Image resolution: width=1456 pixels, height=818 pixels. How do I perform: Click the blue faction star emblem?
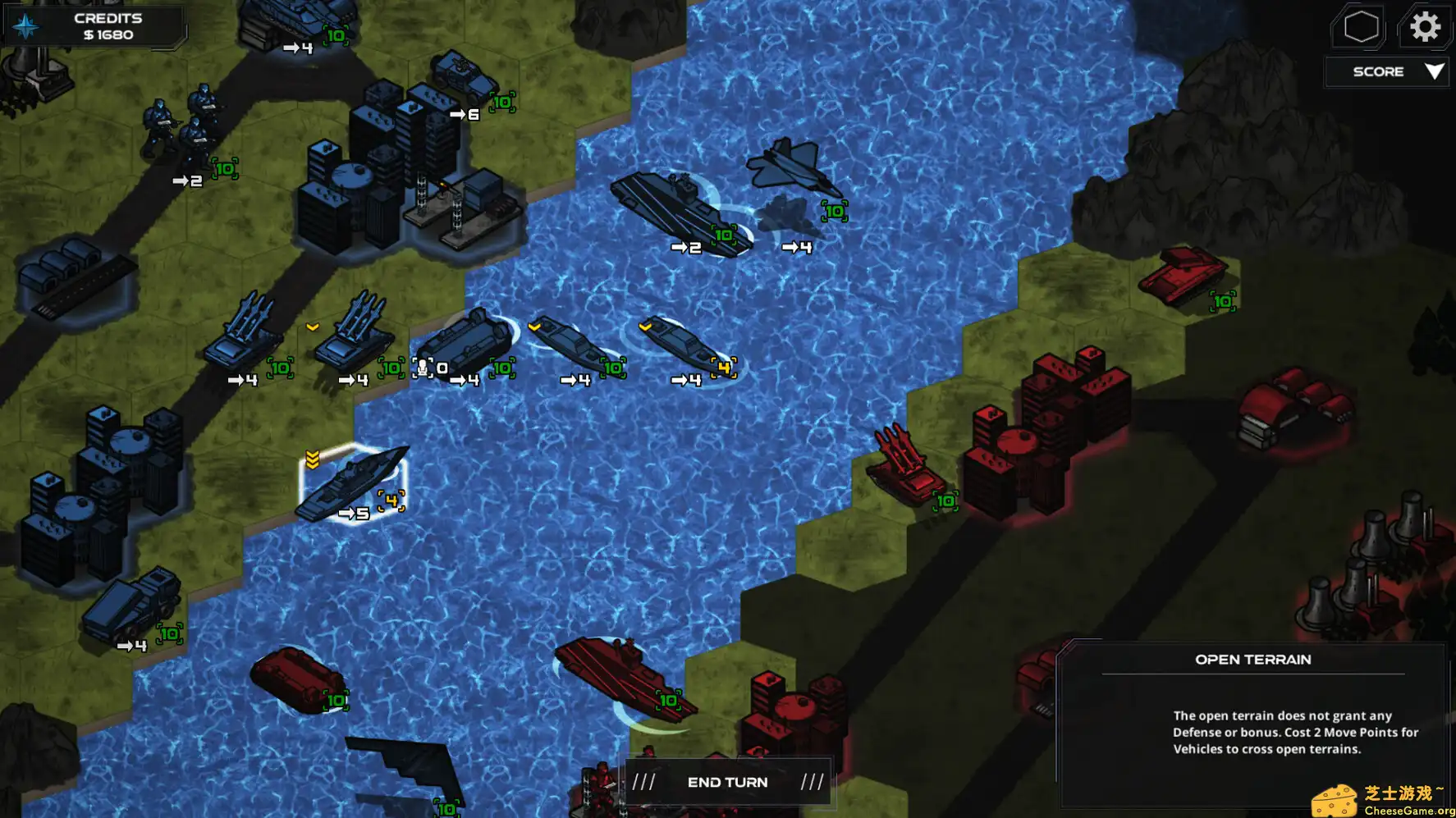27,25
